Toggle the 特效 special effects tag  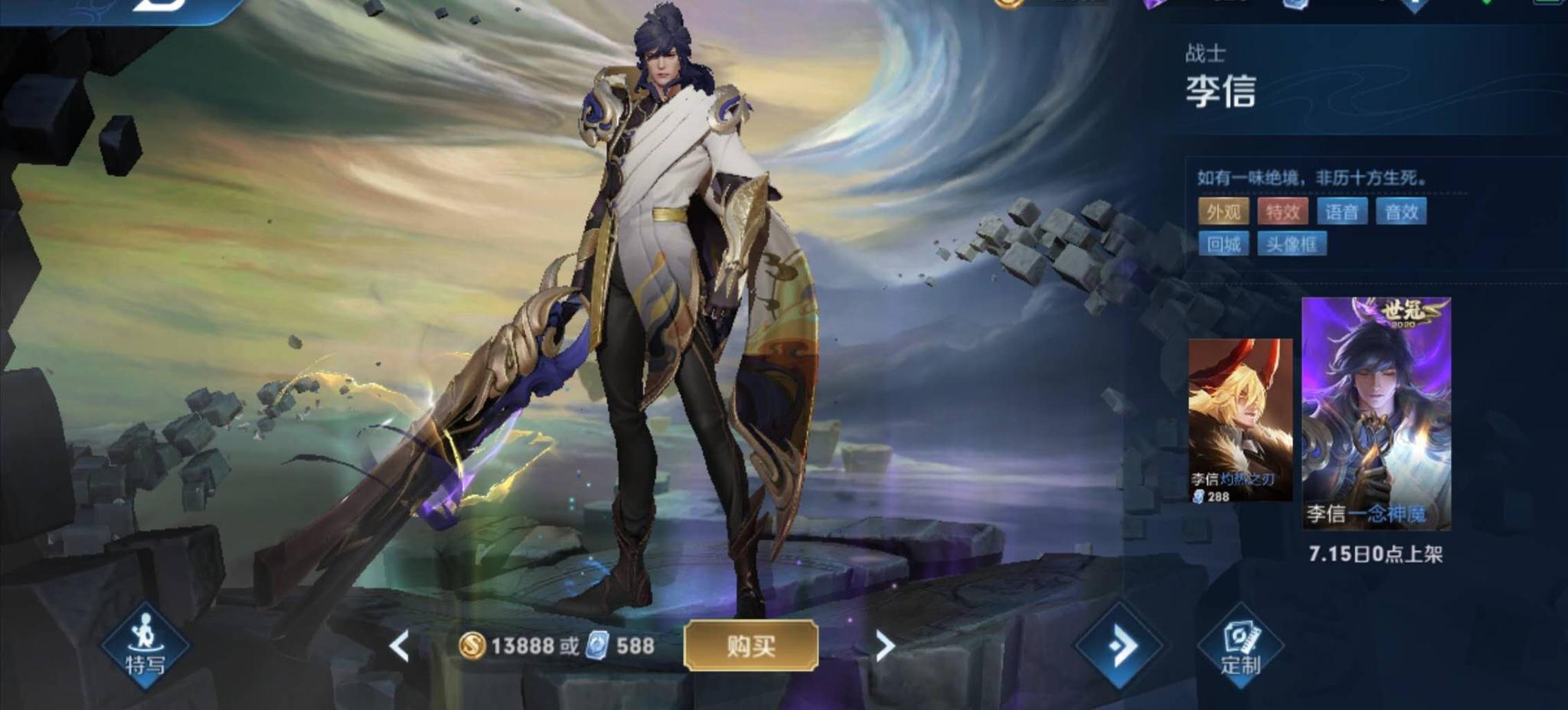click(x=1283, y=212)
